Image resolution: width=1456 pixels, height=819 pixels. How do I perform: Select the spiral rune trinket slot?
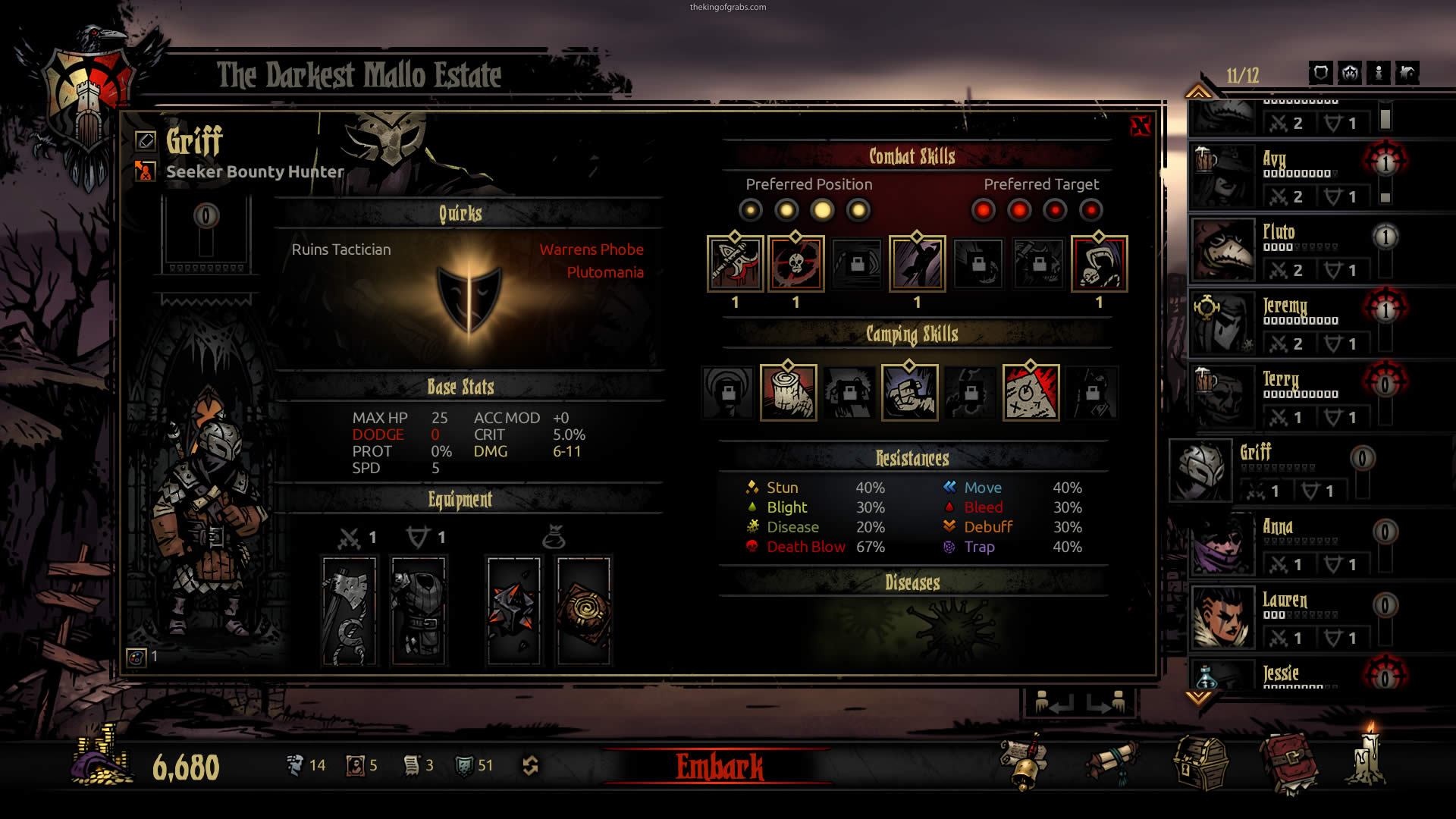click(x=583, y=611)
